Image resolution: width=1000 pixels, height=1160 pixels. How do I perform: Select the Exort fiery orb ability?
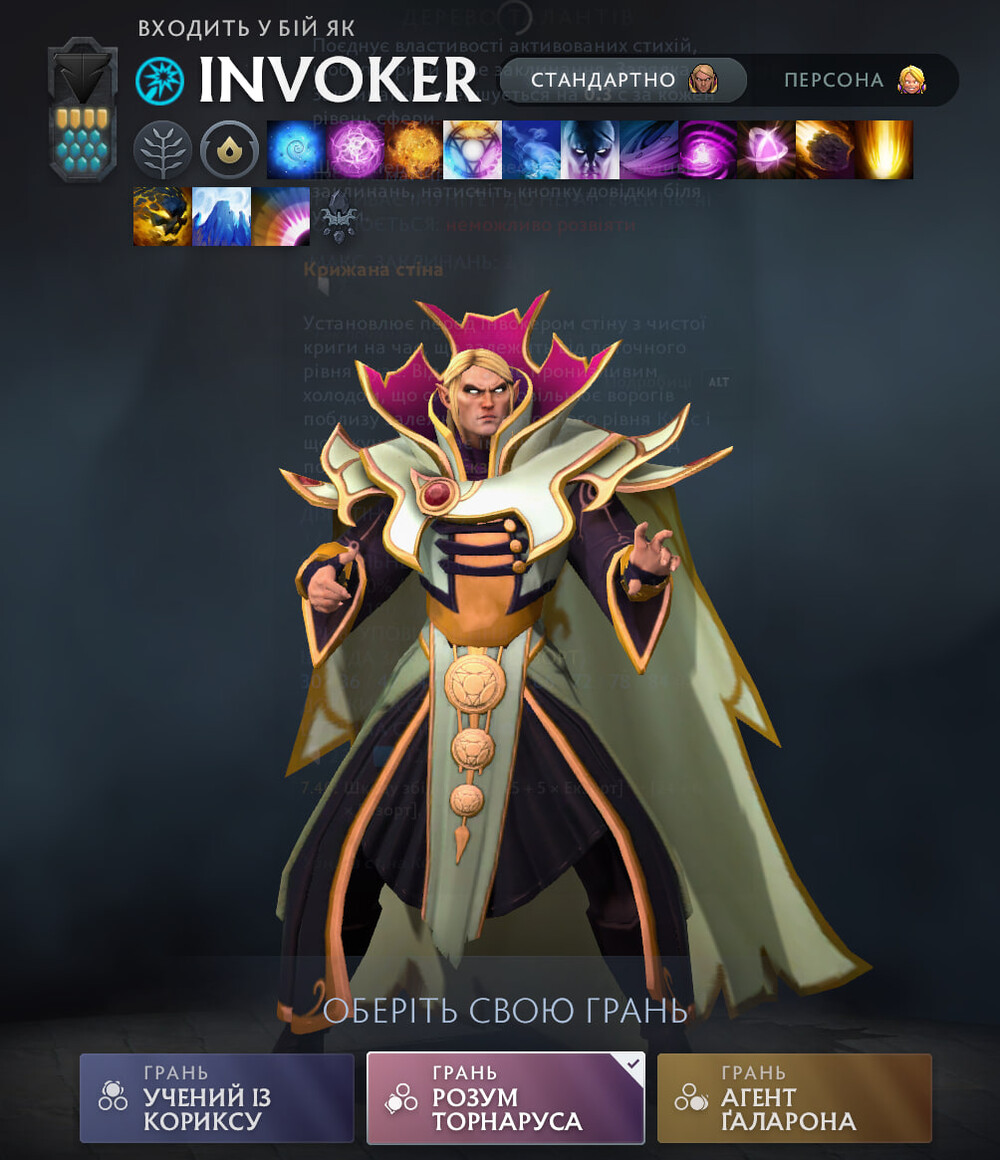414,150
